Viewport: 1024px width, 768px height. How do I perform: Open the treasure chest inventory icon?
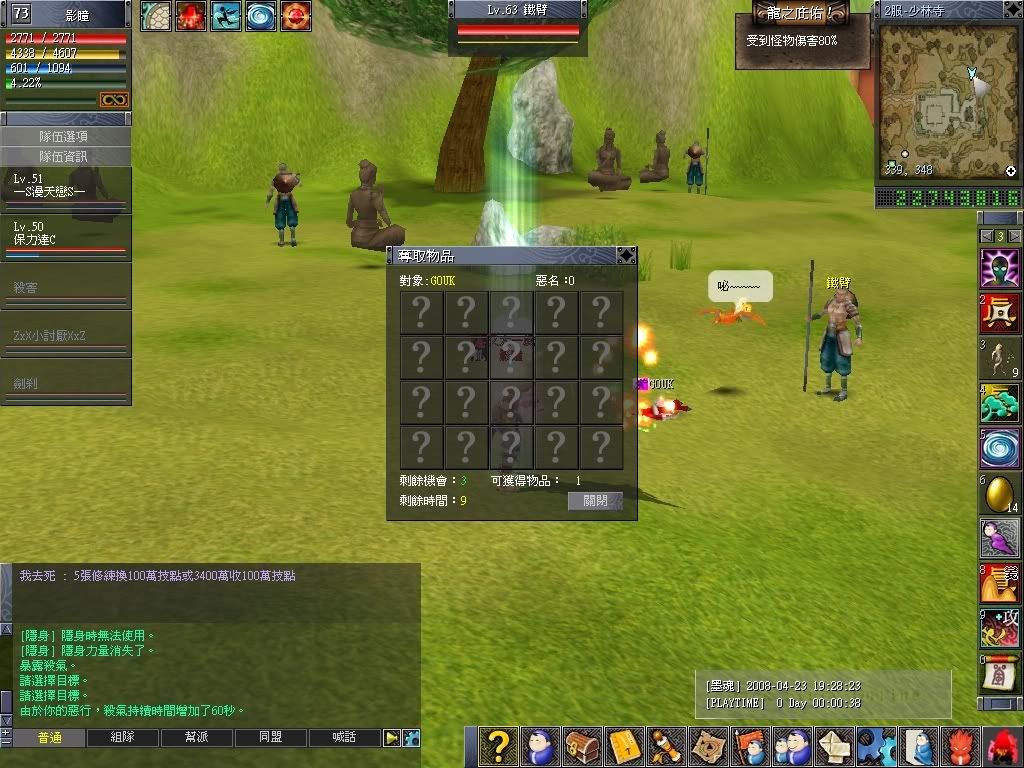(x=583, y=747)
